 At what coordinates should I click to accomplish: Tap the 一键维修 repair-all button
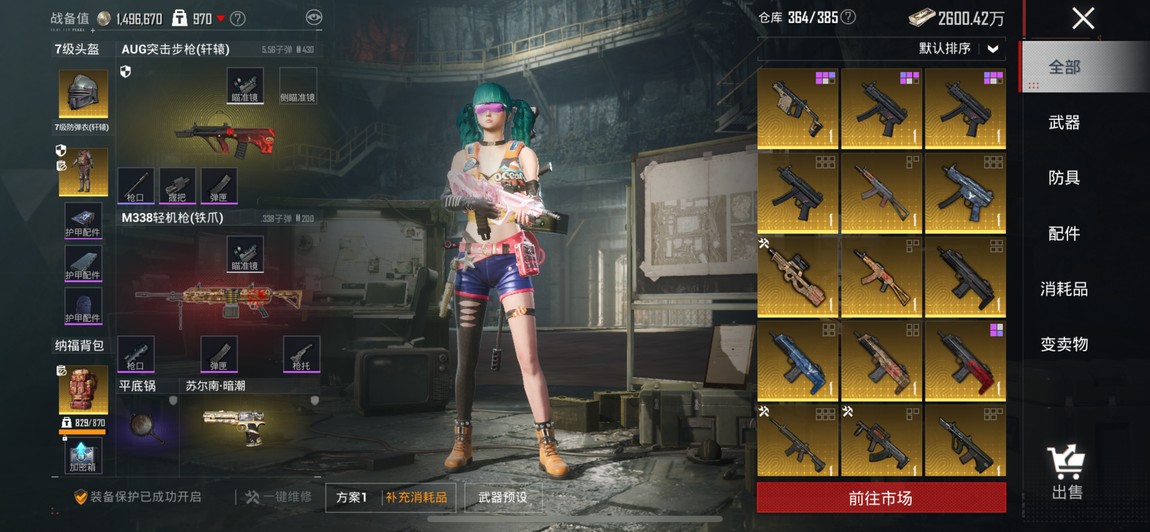click(x=278, y=497)
